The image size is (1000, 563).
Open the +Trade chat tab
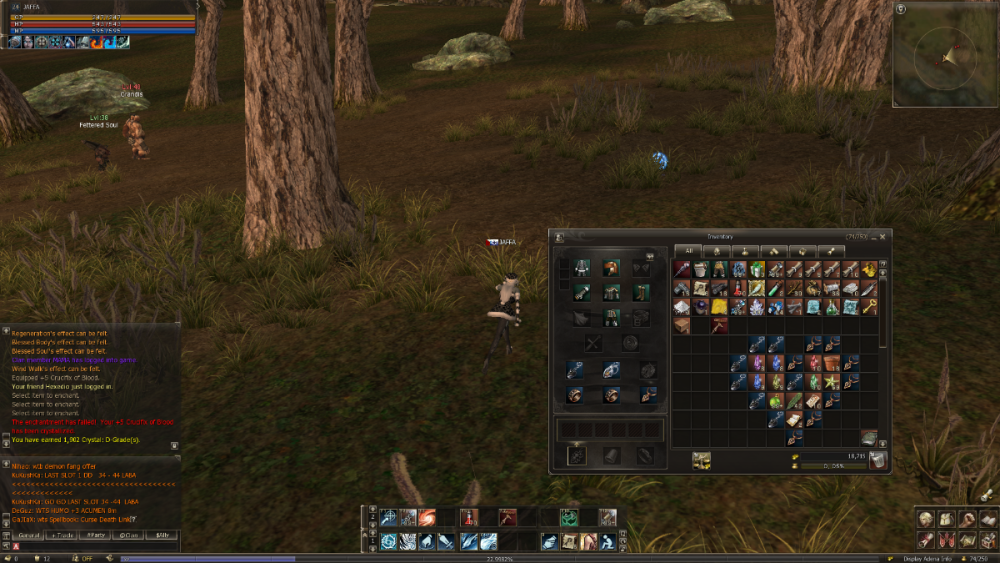(63, 535)
